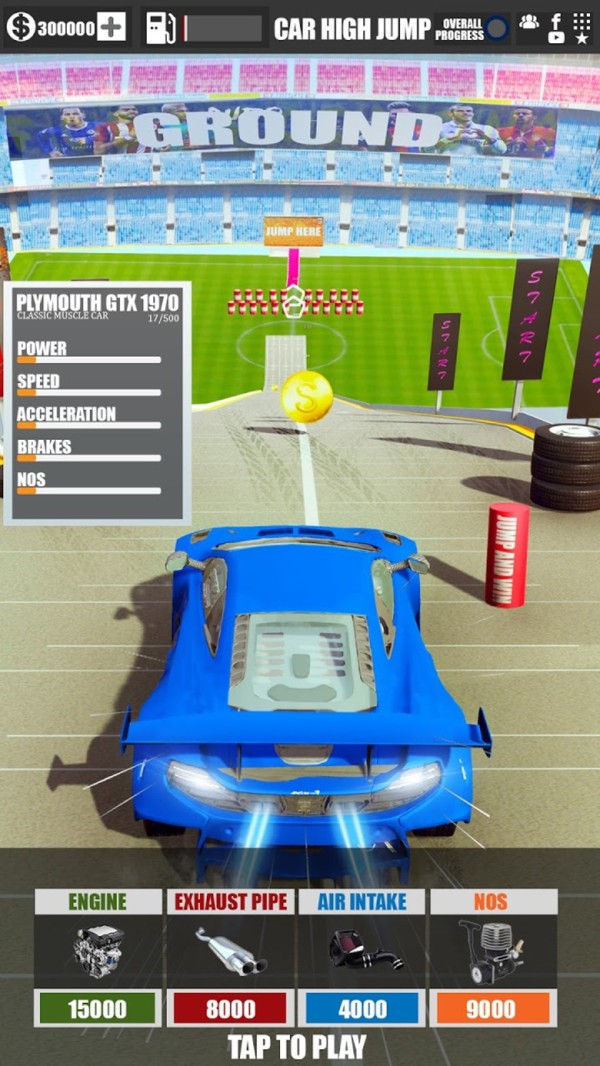
Task: Buy the NOS upgrade for 9000
Action: pyautogui.click(x=491, y=1008)
